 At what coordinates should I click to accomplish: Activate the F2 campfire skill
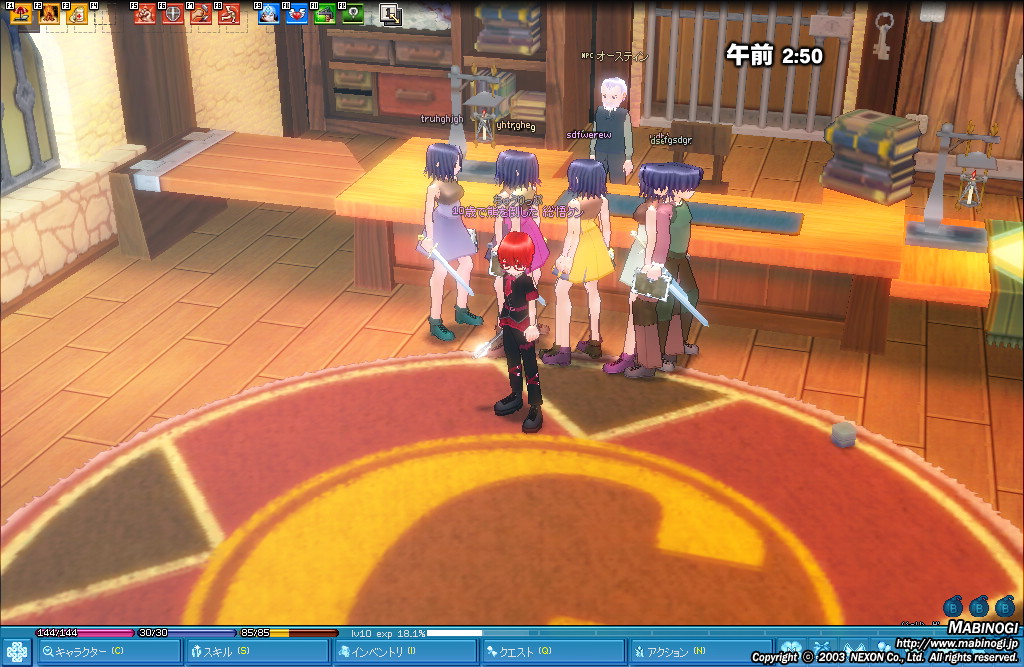point(50,14)
